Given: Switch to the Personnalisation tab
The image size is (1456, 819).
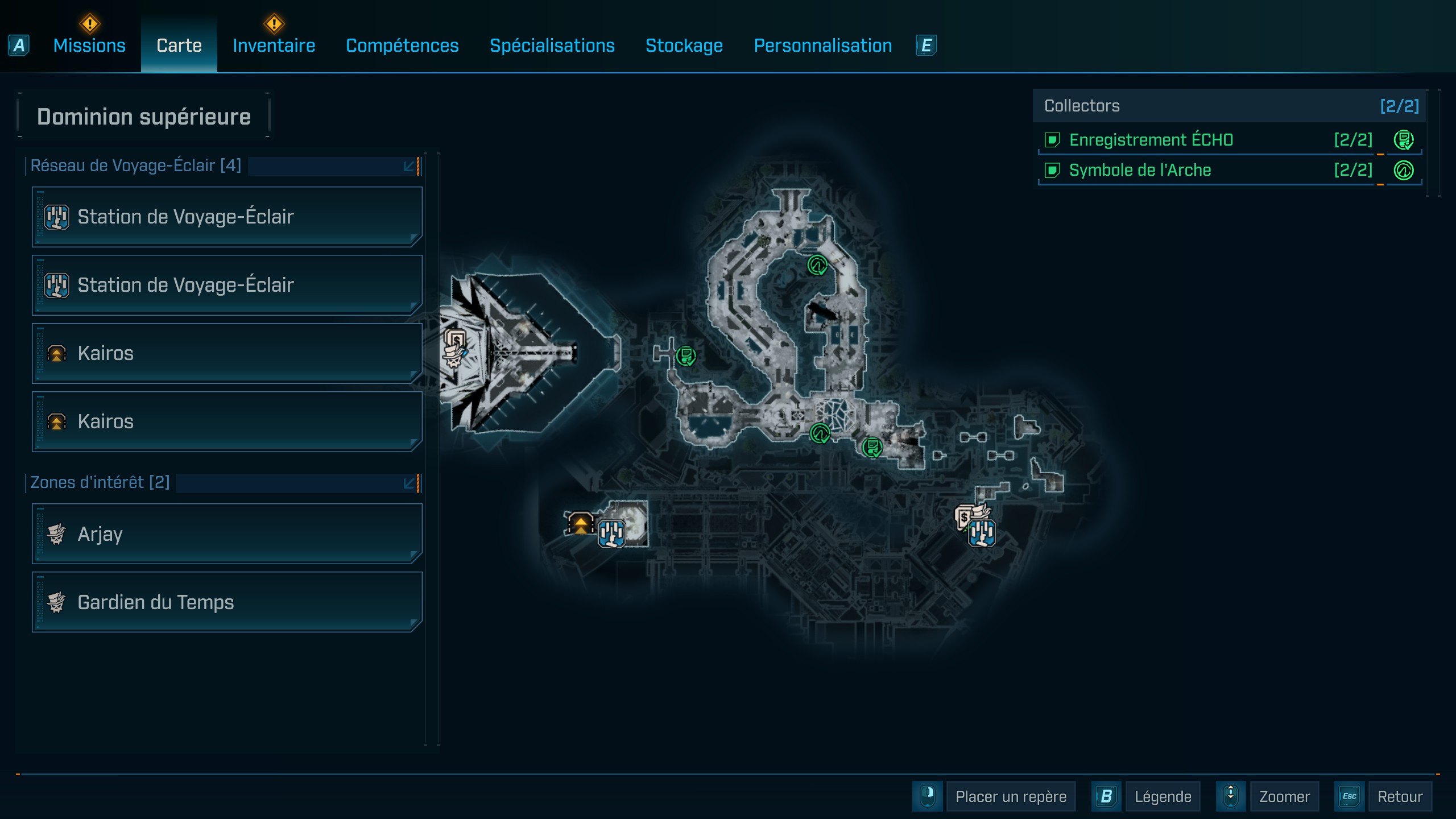Looking at the screenshot, I should [822, 45].
